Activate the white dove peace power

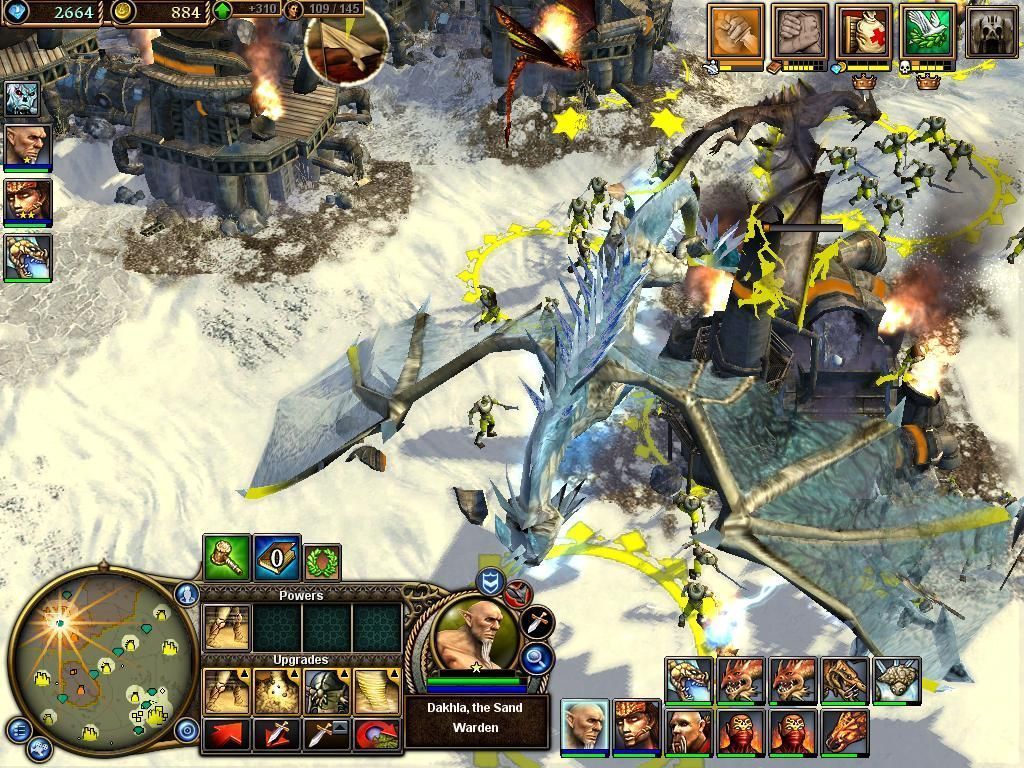coord(927,32)
